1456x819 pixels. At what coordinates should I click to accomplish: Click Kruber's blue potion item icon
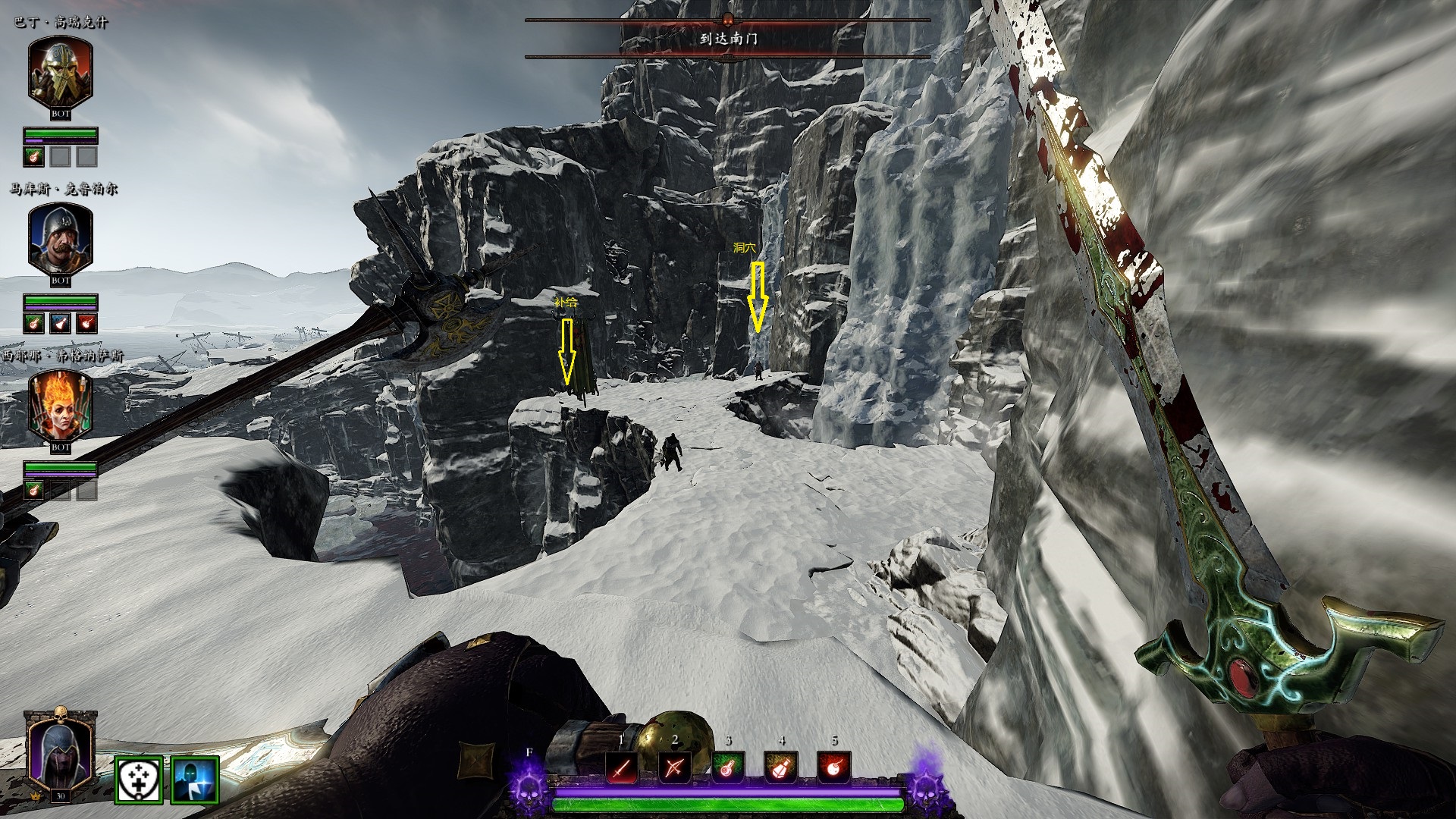coord(61,323)
